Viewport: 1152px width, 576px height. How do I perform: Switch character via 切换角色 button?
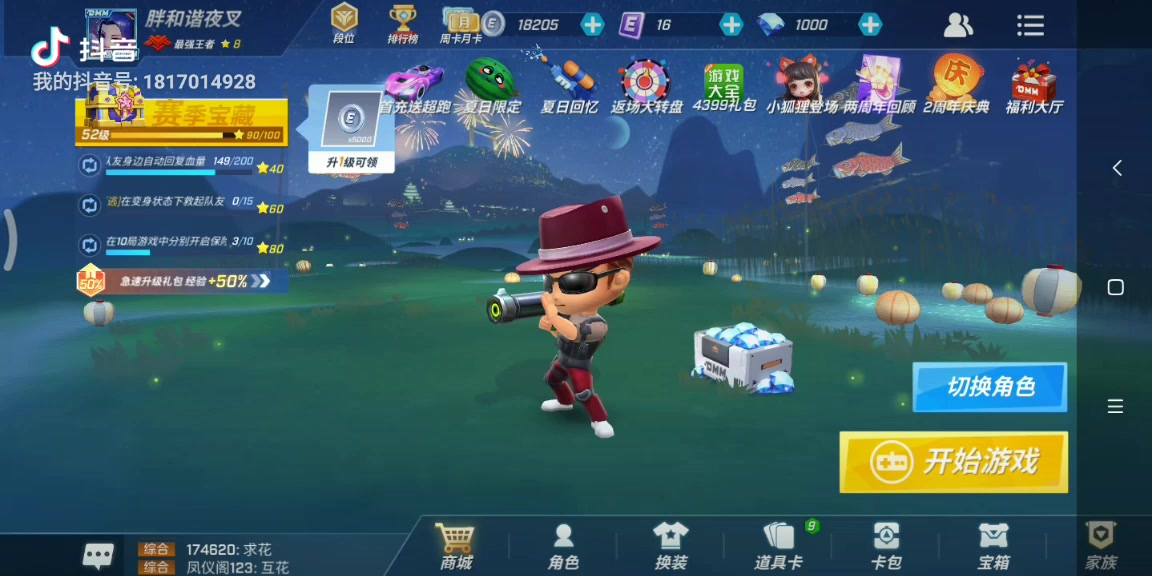point(989,387)
